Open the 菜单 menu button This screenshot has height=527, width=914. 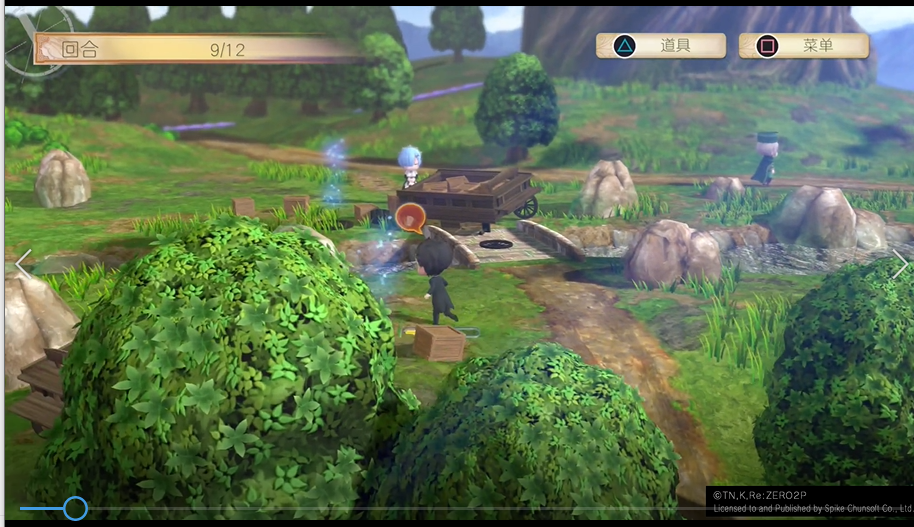tap(803, 46)
